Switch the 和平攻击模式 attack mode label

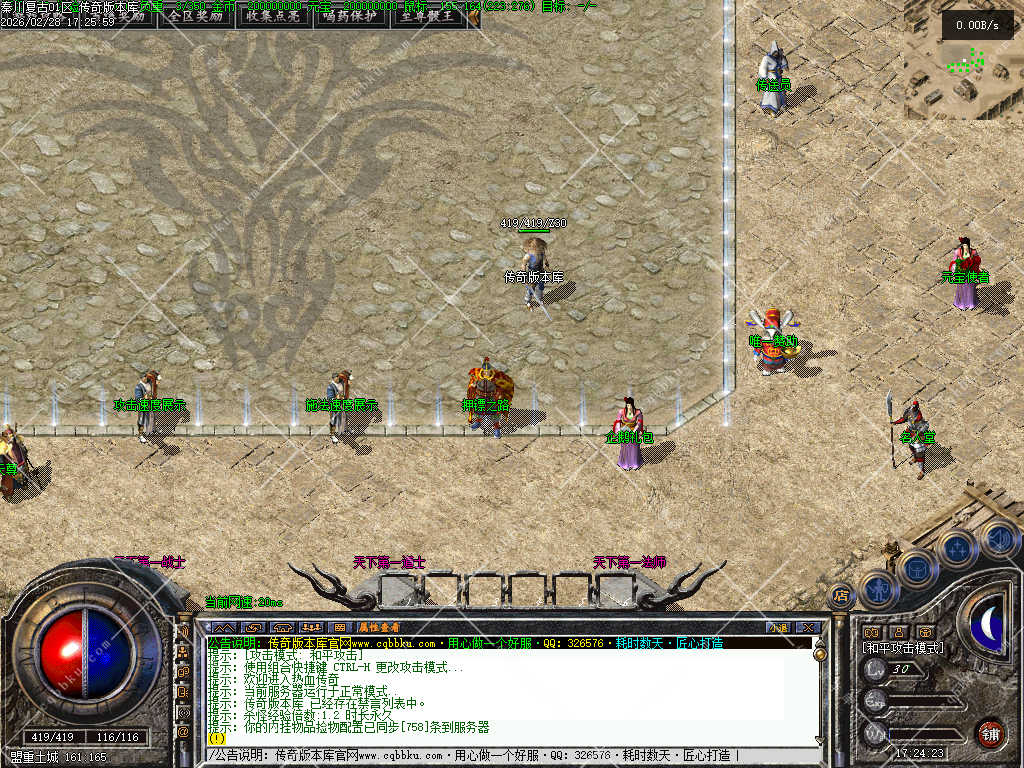point(903,648)
